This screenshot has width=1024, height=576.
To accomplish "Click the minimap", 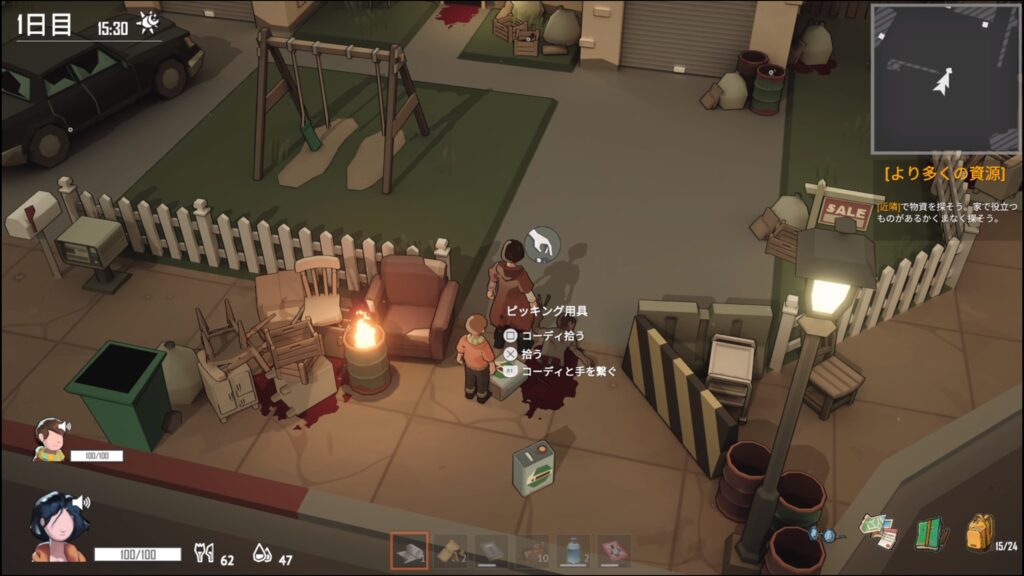I will pyautogui.click(x=944, y=78).
